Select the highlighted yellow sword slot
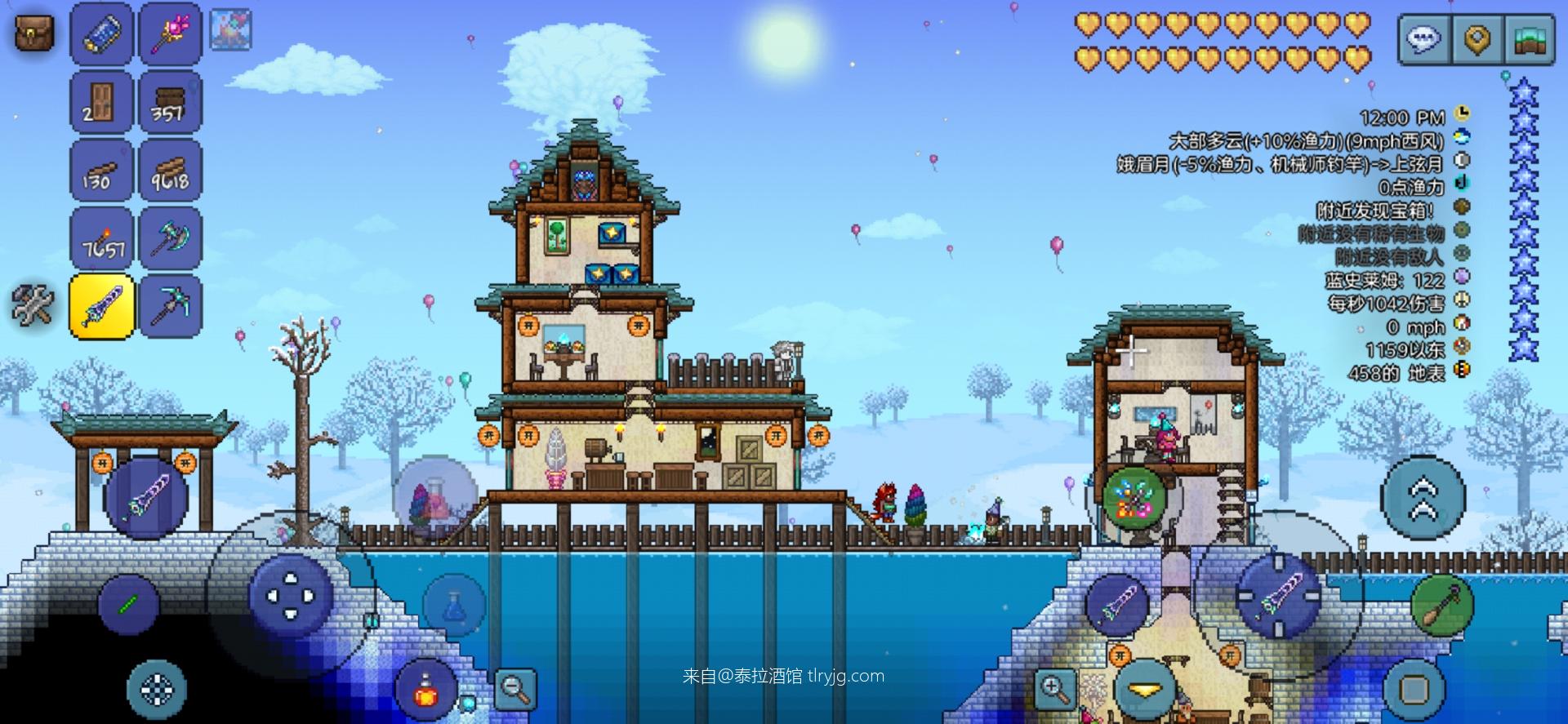The image size is (1568, 724). [x=101, y=306]
